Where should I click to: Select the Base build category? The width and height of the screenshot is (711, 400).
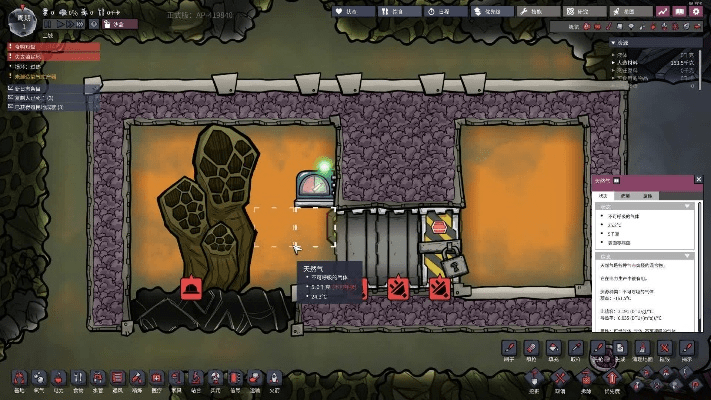pyautogui.click(x=18, y=380)
